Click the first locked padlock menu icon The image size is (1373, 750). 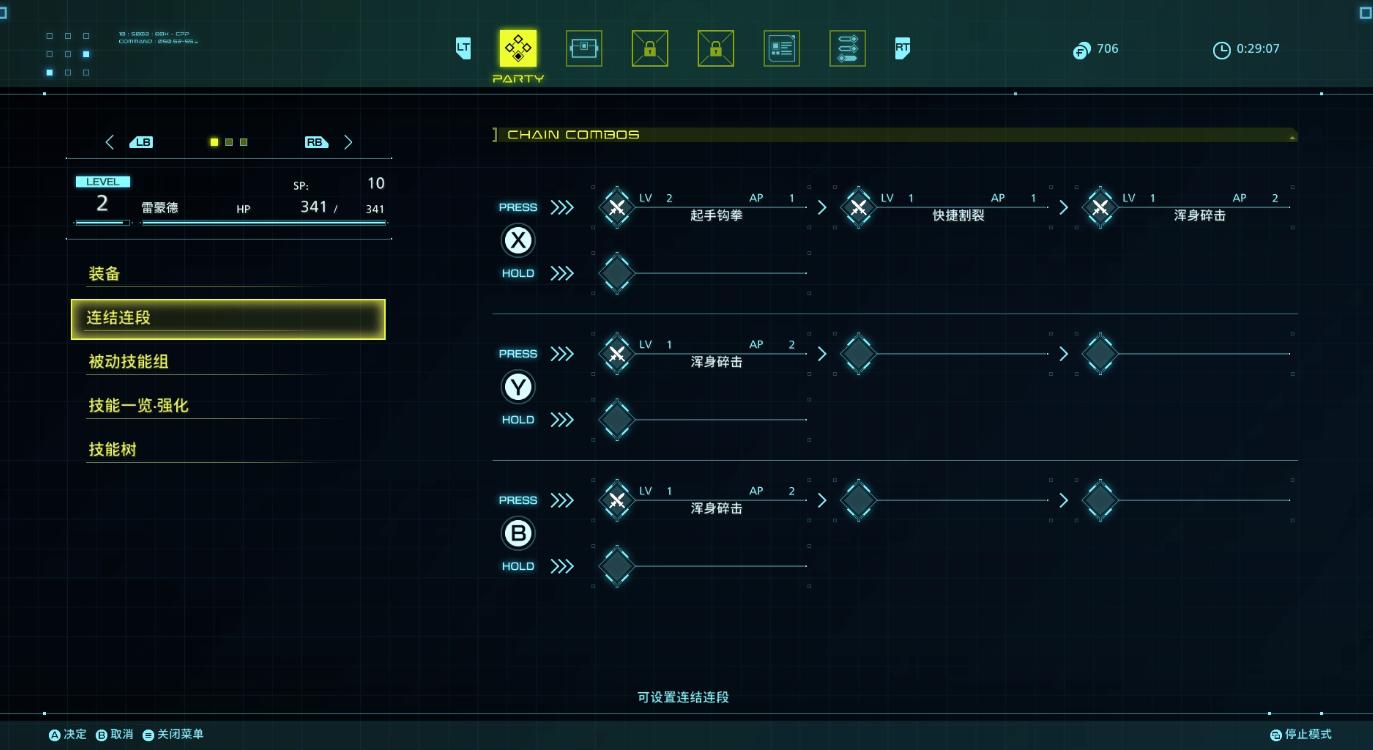649,47
